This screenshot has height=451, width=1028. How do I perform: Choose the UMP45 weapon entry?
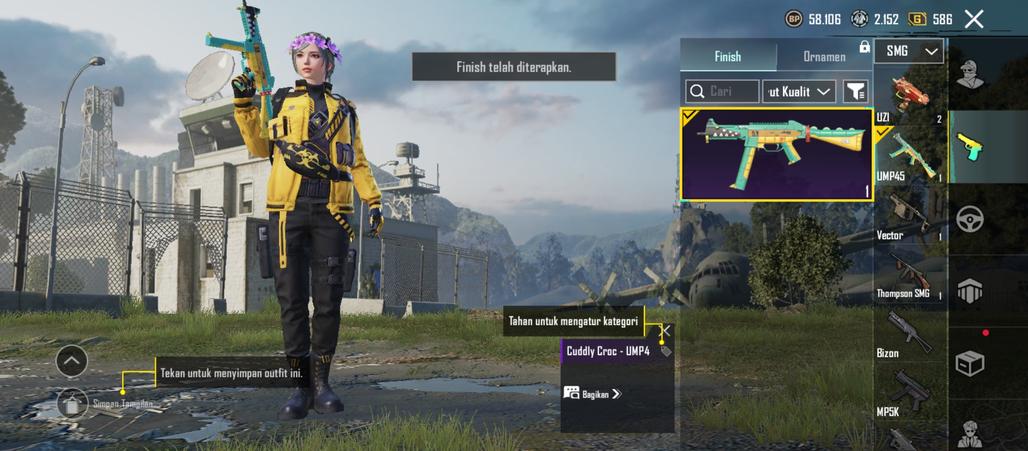[909, 157]
